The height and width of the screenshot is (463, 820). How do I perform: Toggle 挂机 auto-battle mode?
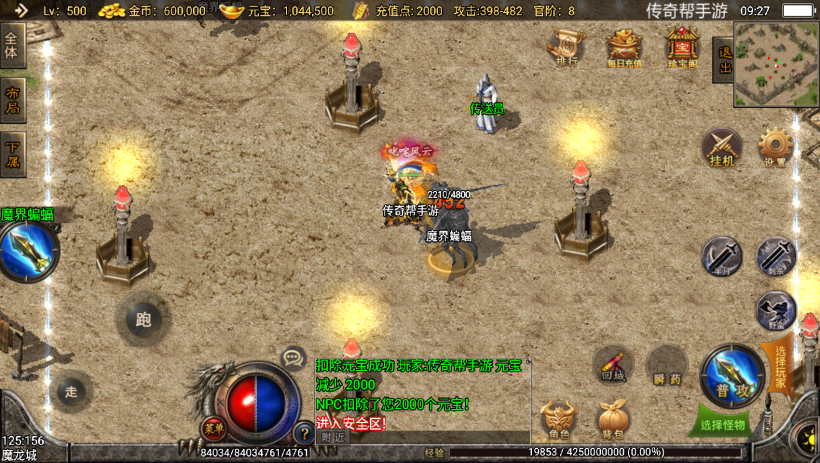721,147
